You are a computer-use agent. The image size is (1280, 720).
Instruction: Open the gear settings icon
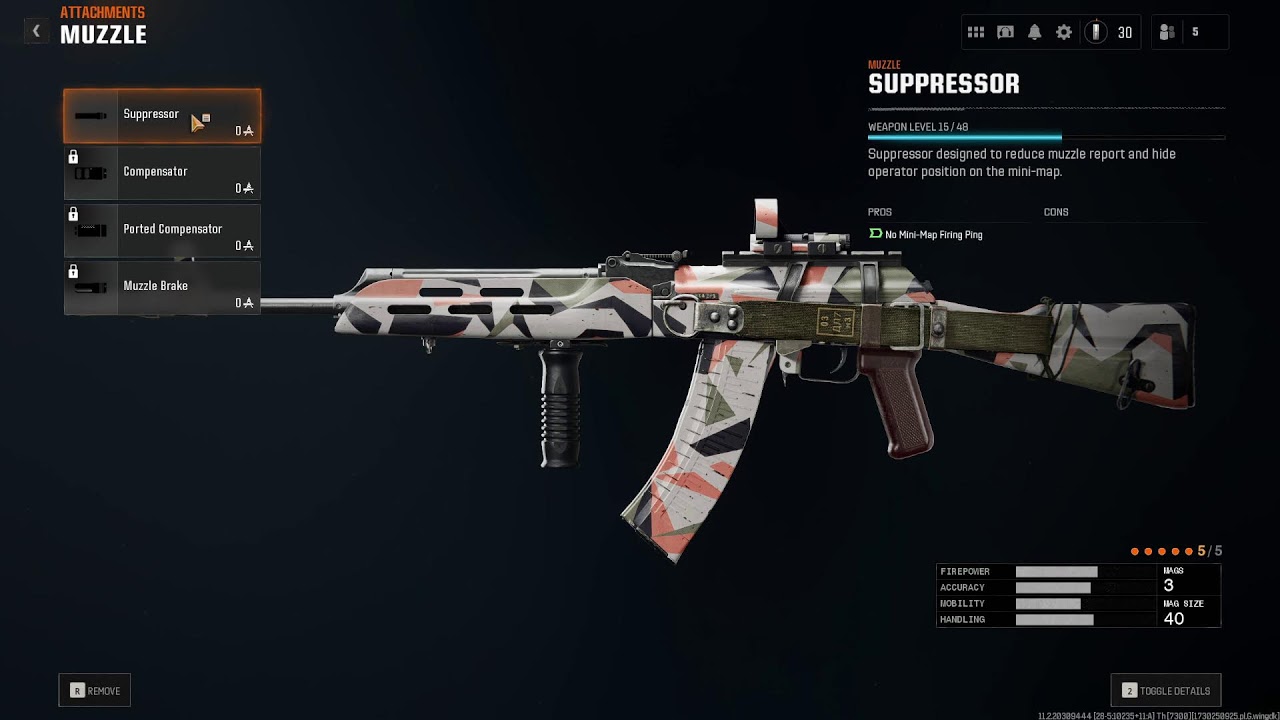(x=1064, y=32)
